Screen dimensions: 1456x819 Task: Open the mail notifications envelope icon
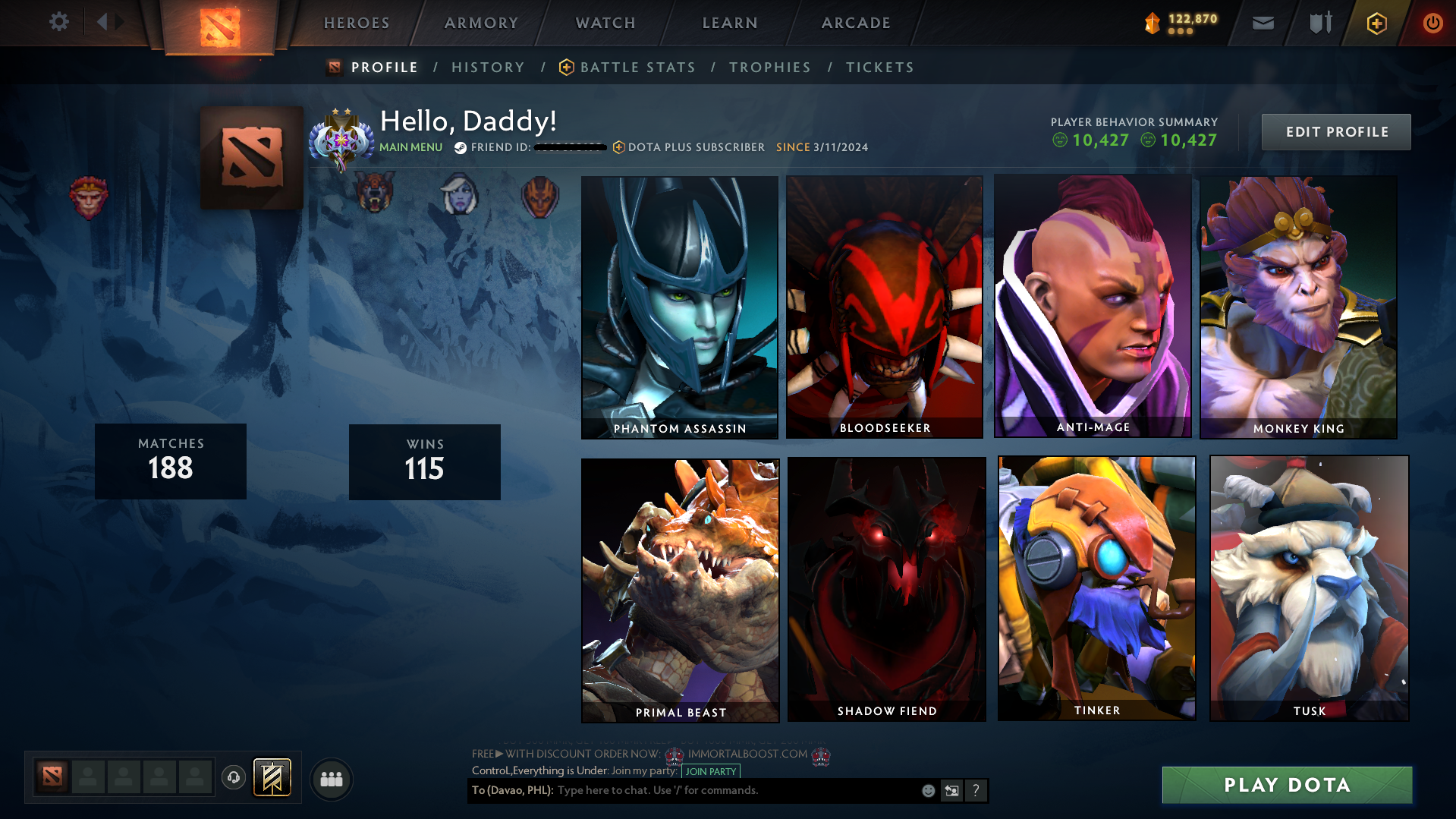click(1263, 23)
